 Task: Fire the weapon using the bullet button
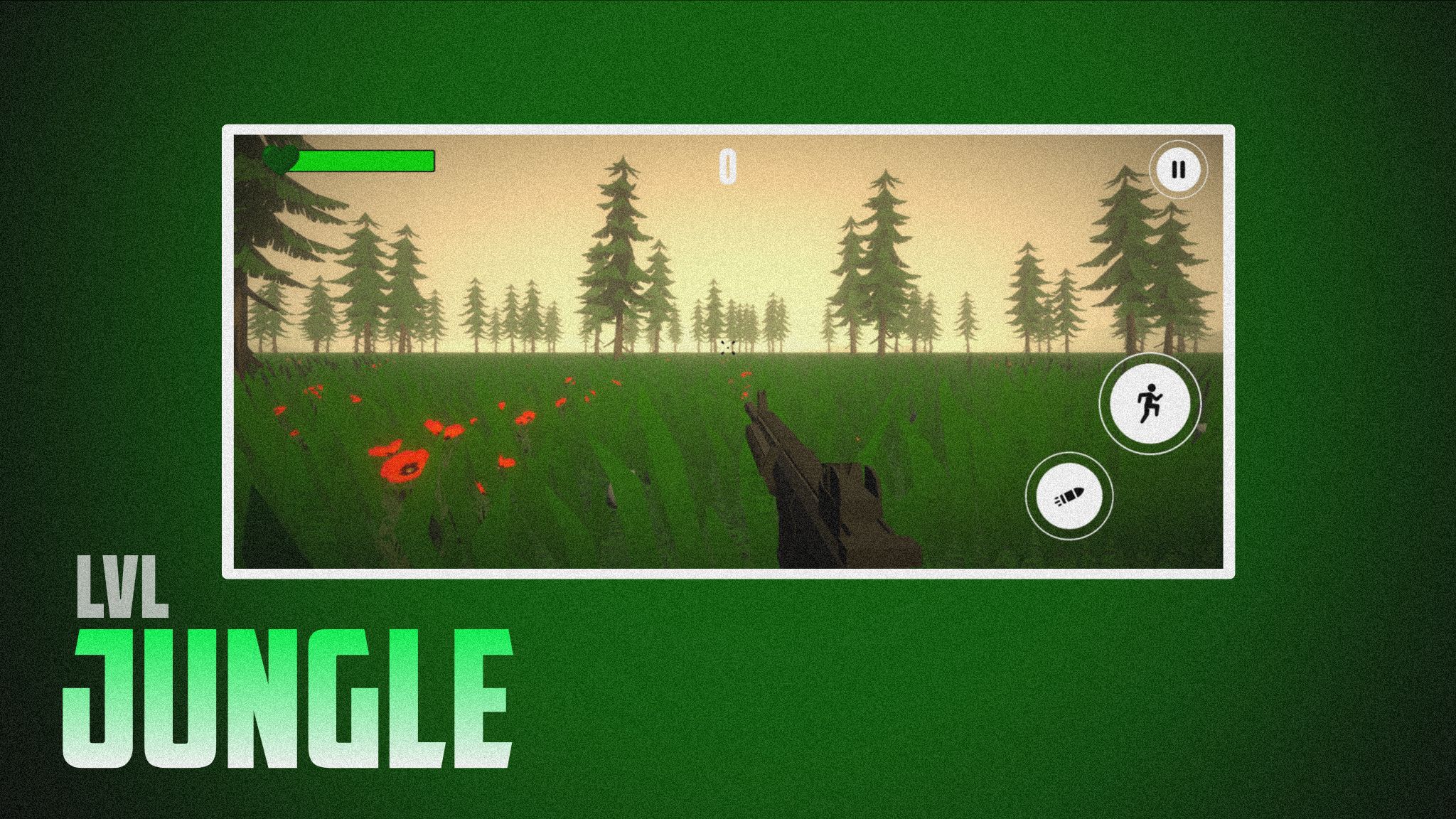tap(1069, 496)
